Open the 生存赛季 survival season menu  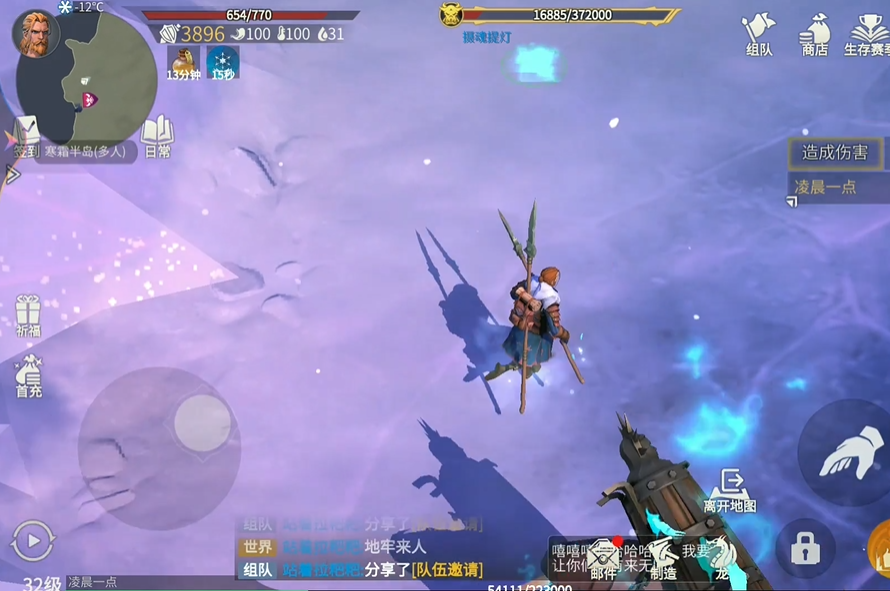865,34
